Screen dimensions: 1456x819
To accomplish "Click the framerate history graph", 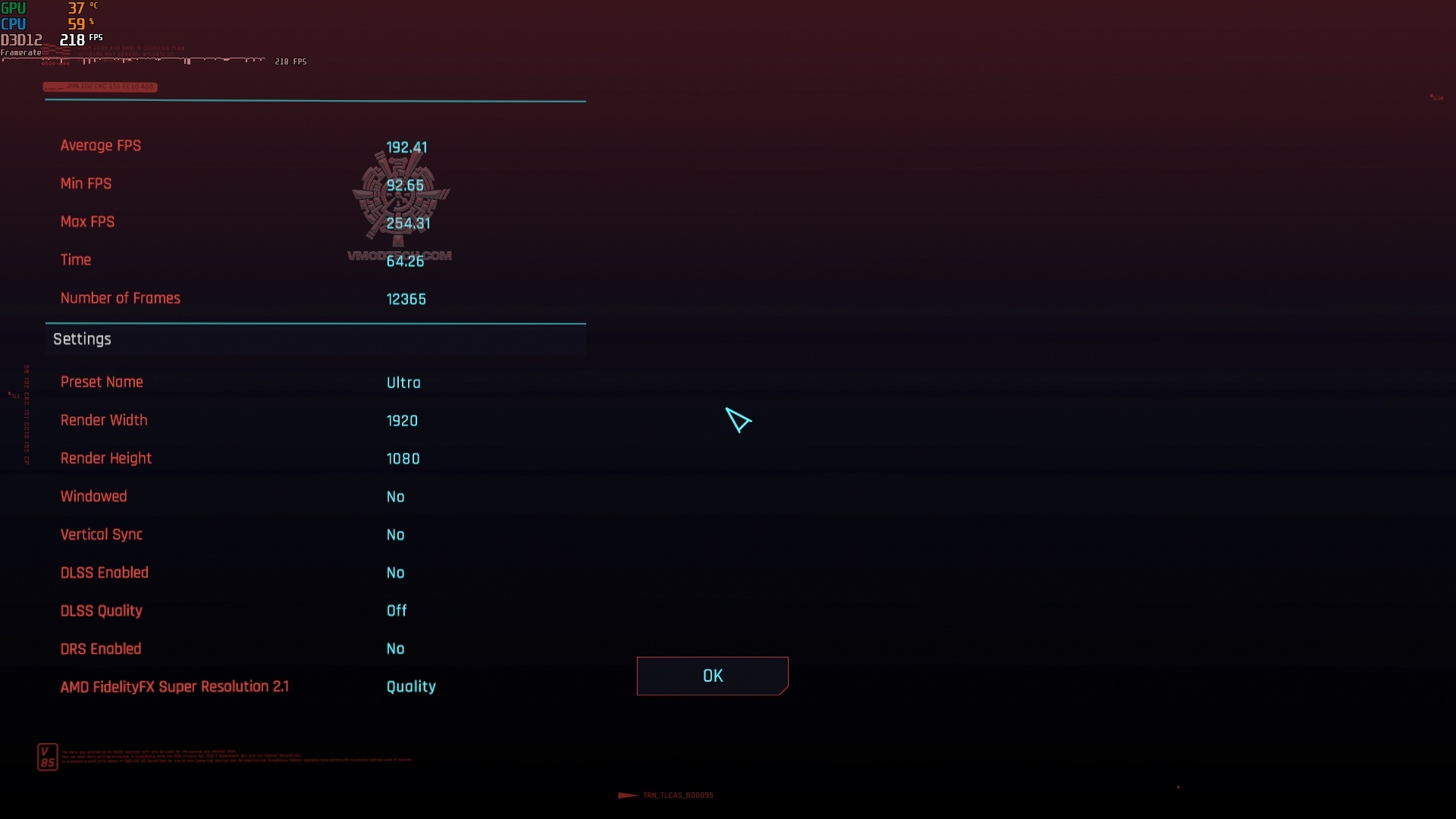I will coord(136,61).
